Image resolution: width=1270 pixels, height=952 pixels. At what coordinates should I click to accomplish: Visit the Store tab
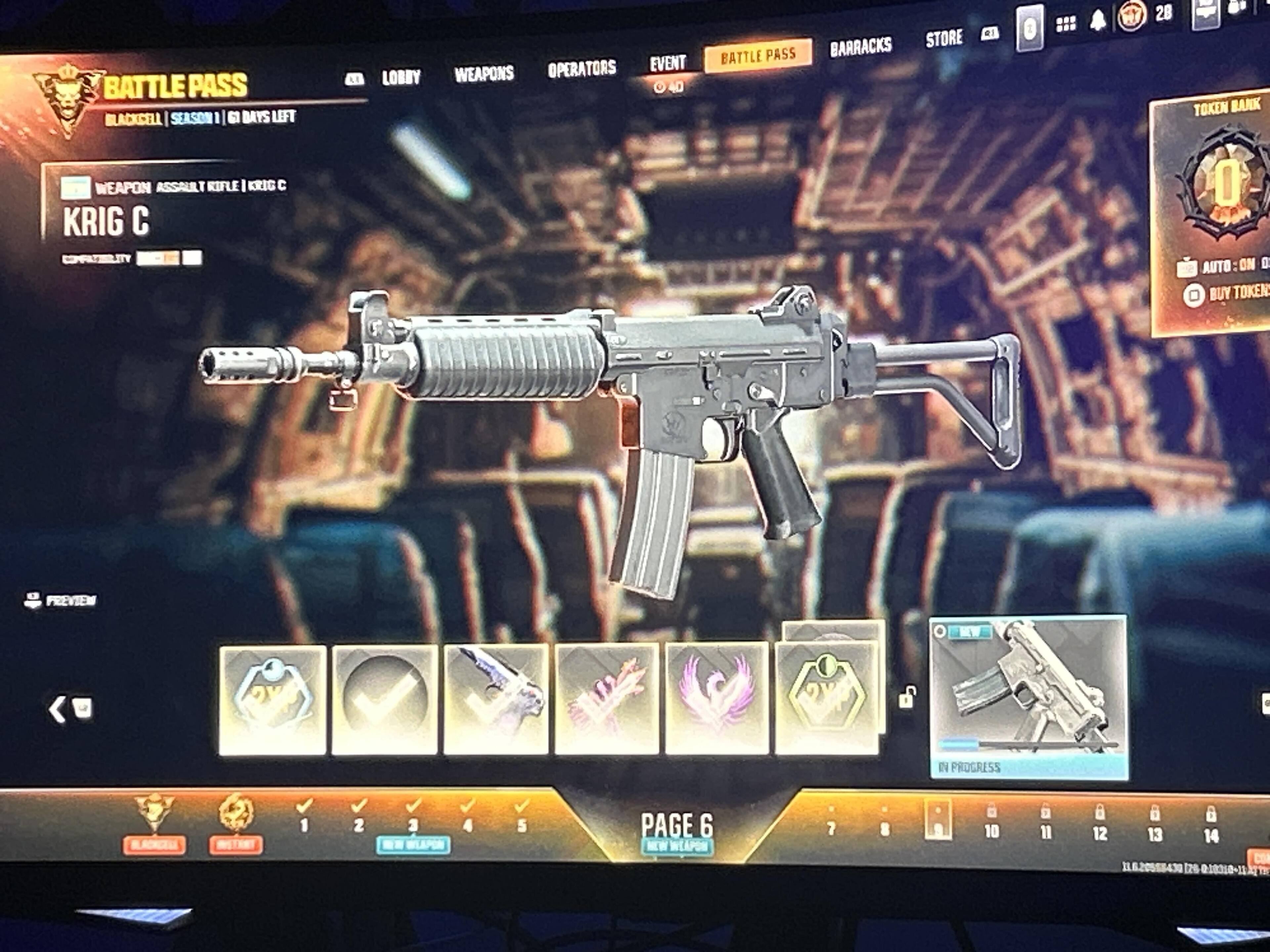[943, 39]
